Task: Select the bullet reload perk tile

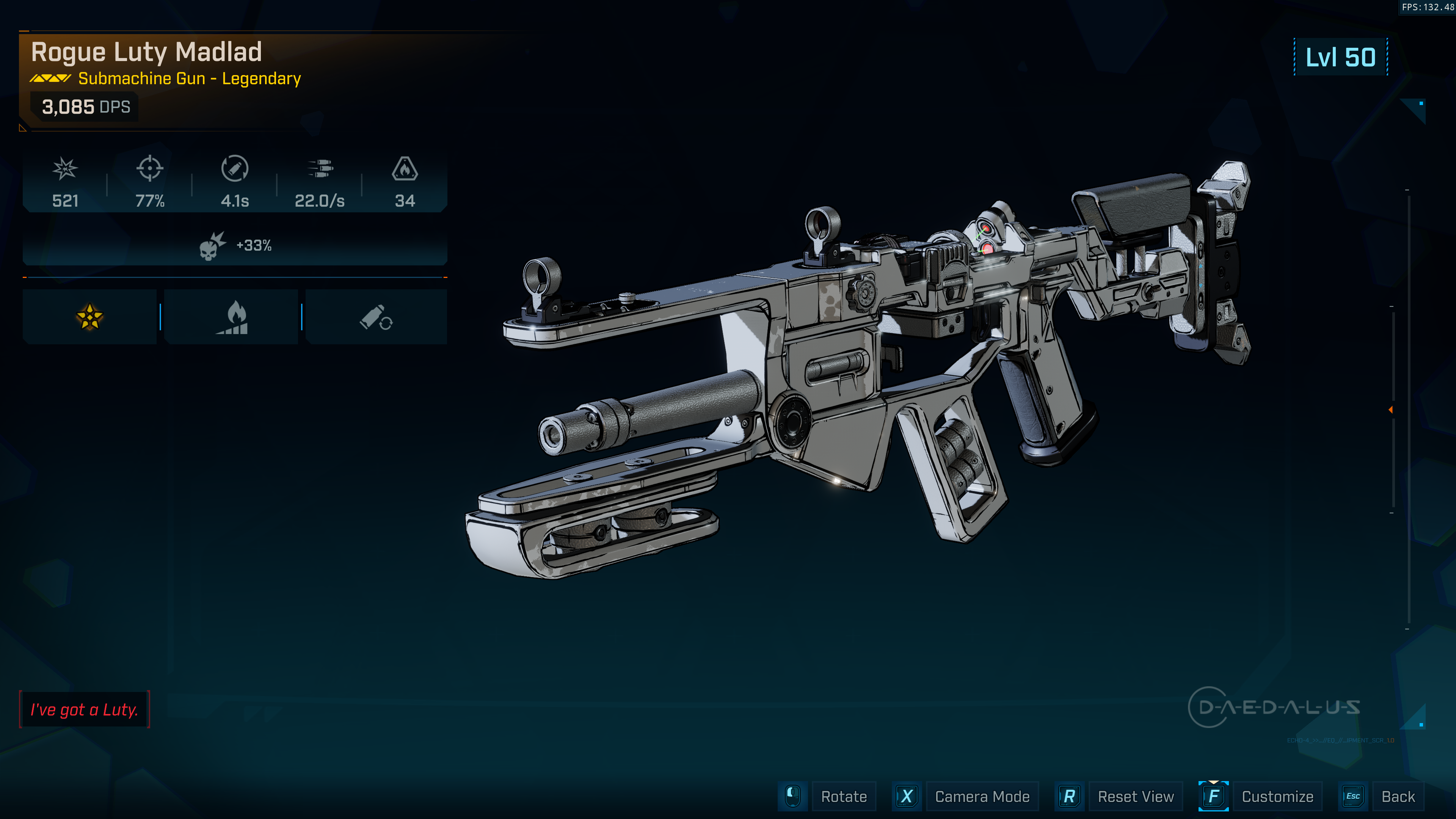Action: 376,317
